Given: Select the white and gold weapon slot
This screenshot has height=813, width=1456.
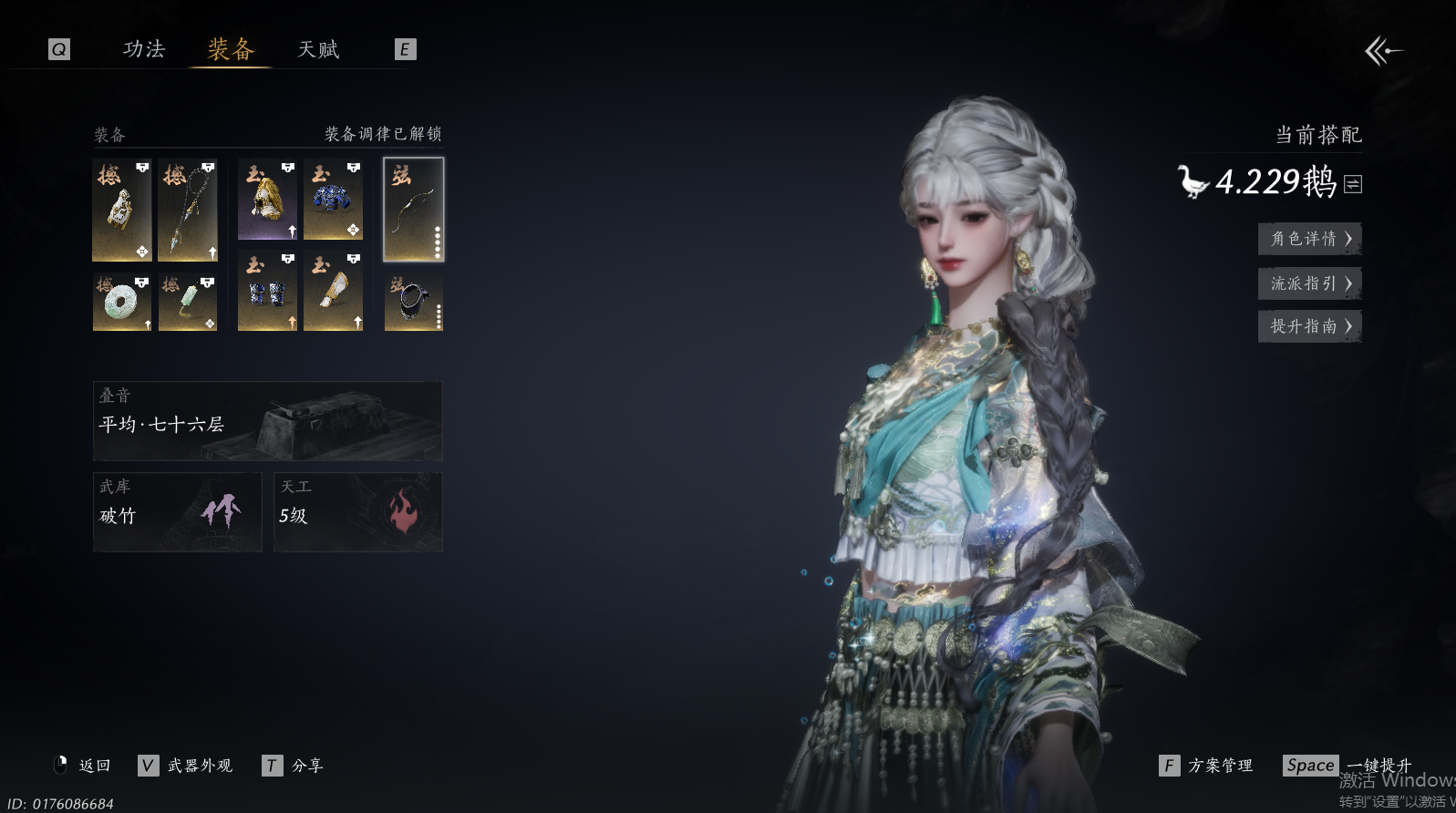Looking at the screenshot, I should click(122, 210).
